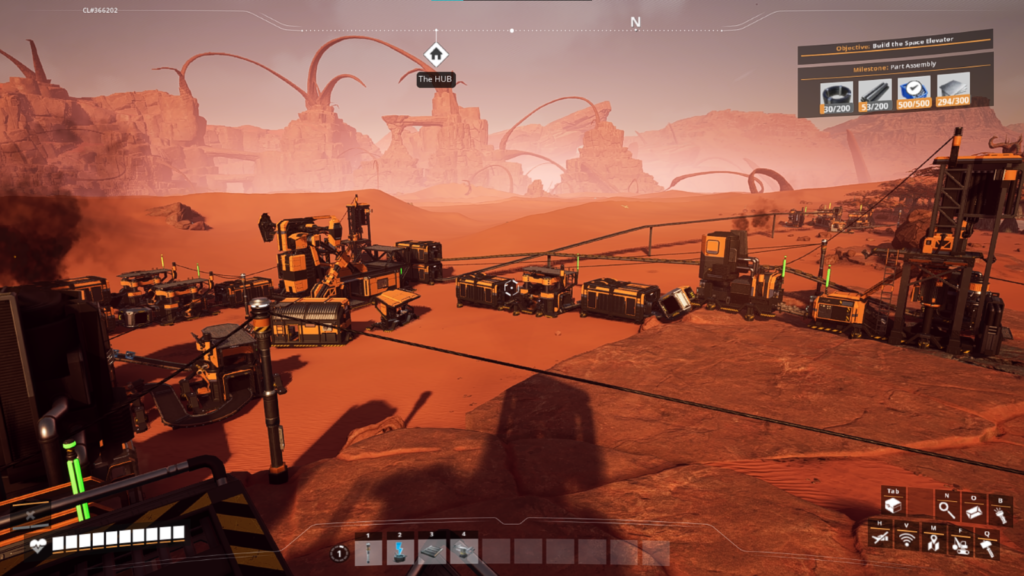Open the codex ingot icon
The height and width of the screenshot is (576, 1024).
(x=972, y=511)
